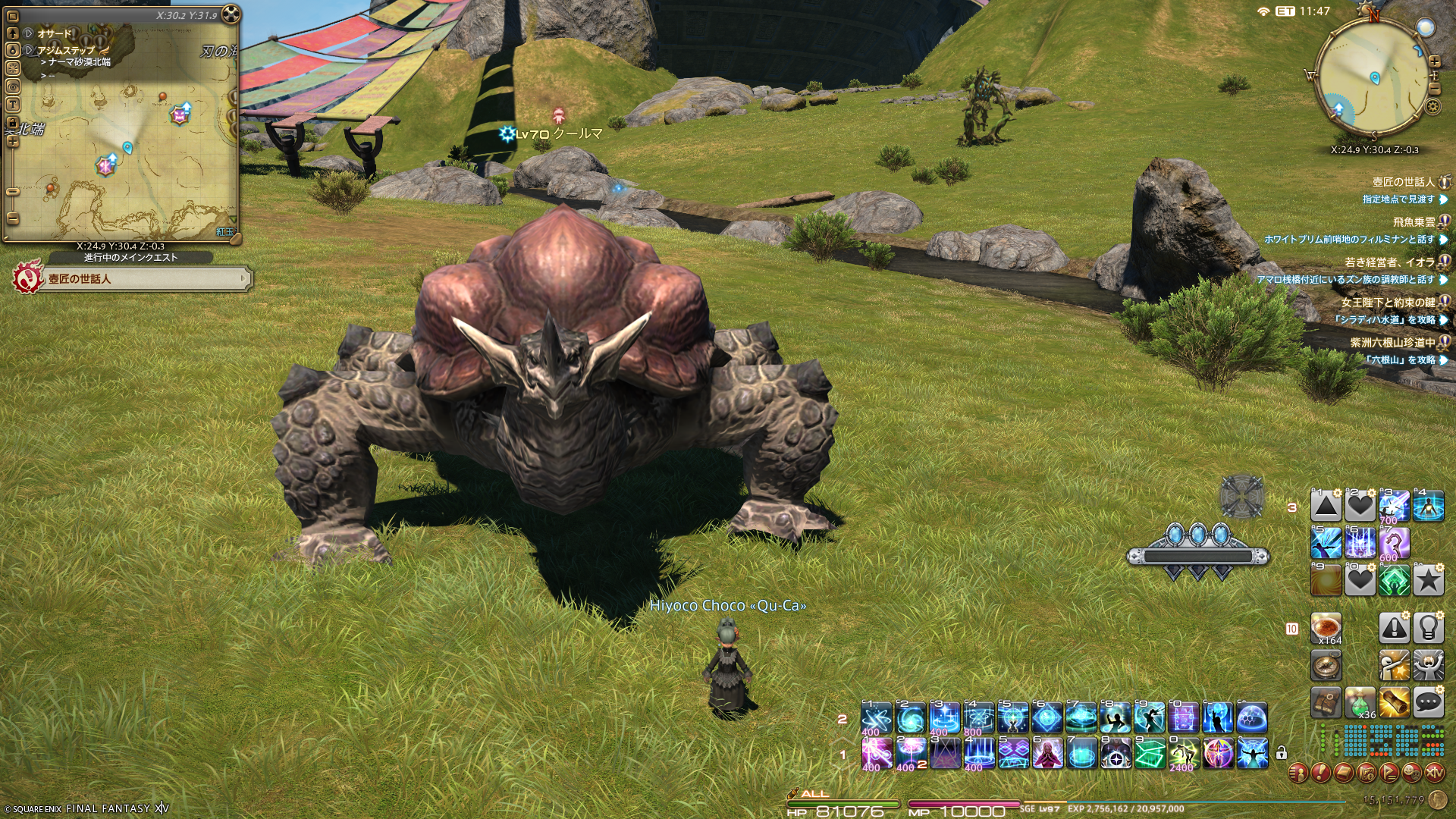This screenshot has width=1456, height=819.
Task: Activate the honeycomb dome barrier ability
Action: [1252, 717]
